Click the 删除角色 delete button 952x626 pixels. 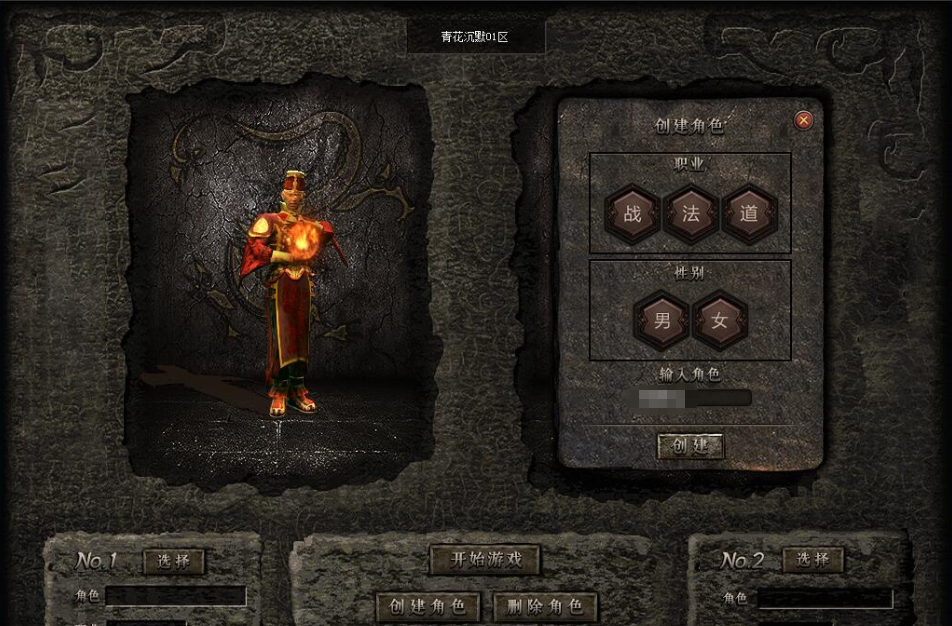[x=545, y=606]
